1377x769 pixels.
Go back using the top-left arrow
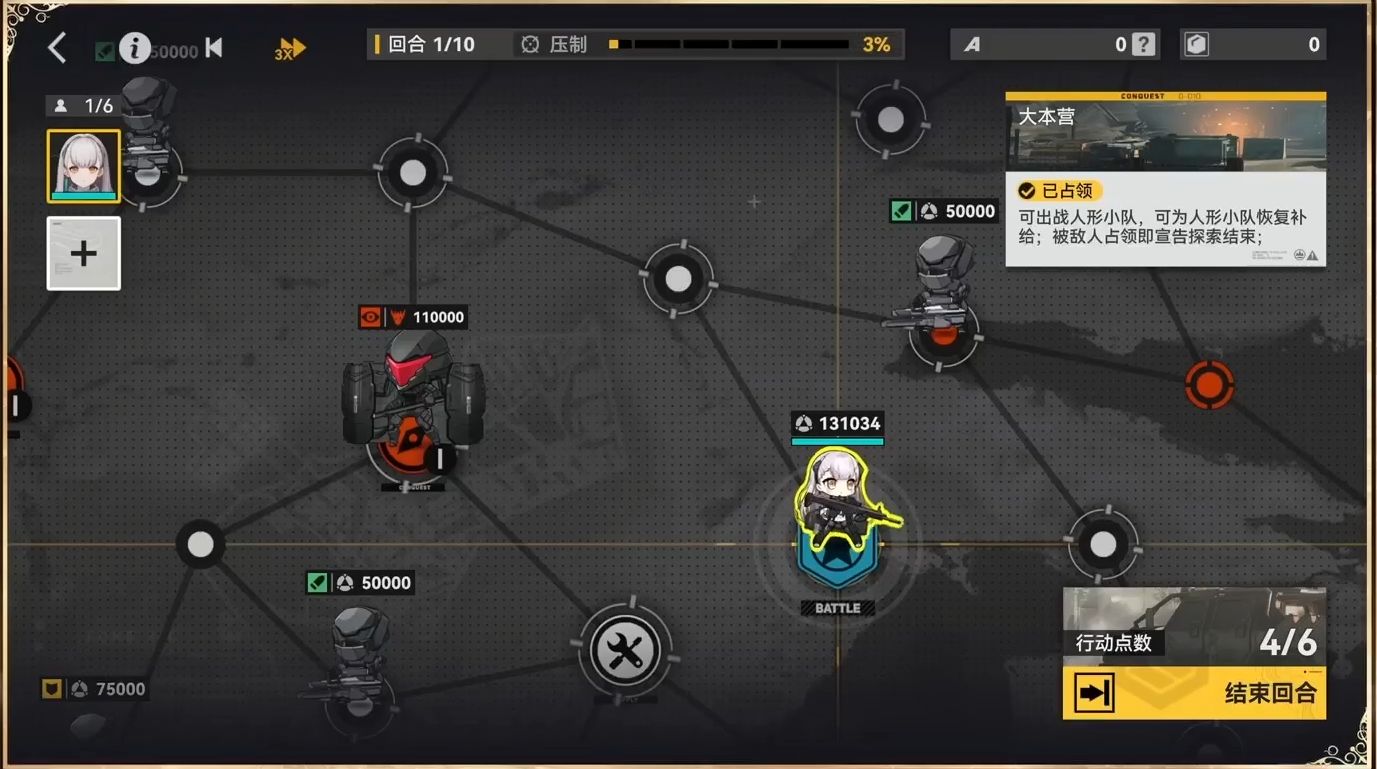coord(57,47)
